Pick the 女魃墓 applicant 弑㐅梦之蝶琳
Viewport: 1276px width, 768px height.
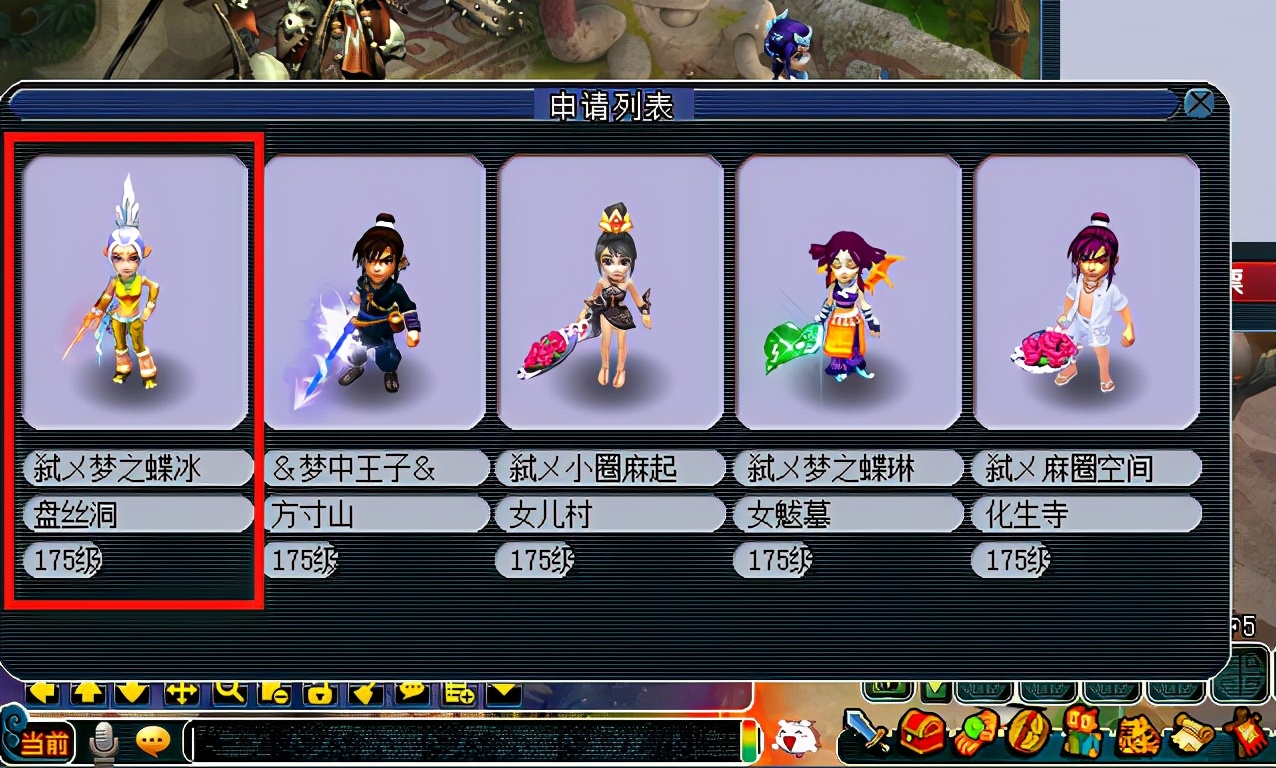pyautogui.click(x=848, y=292)
